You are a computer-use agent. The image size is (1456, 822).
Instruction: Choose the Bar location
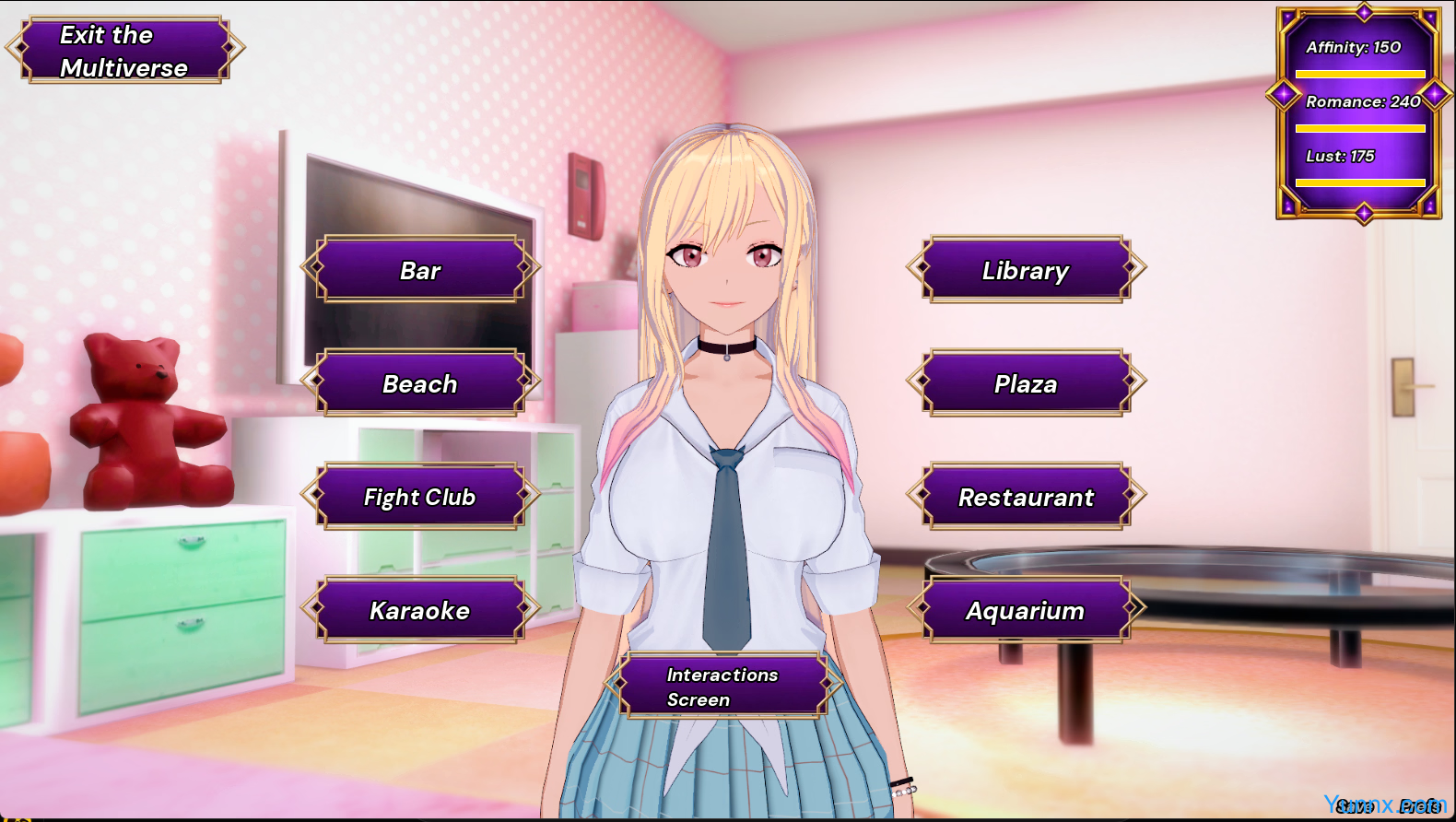[x=420, y=270]
